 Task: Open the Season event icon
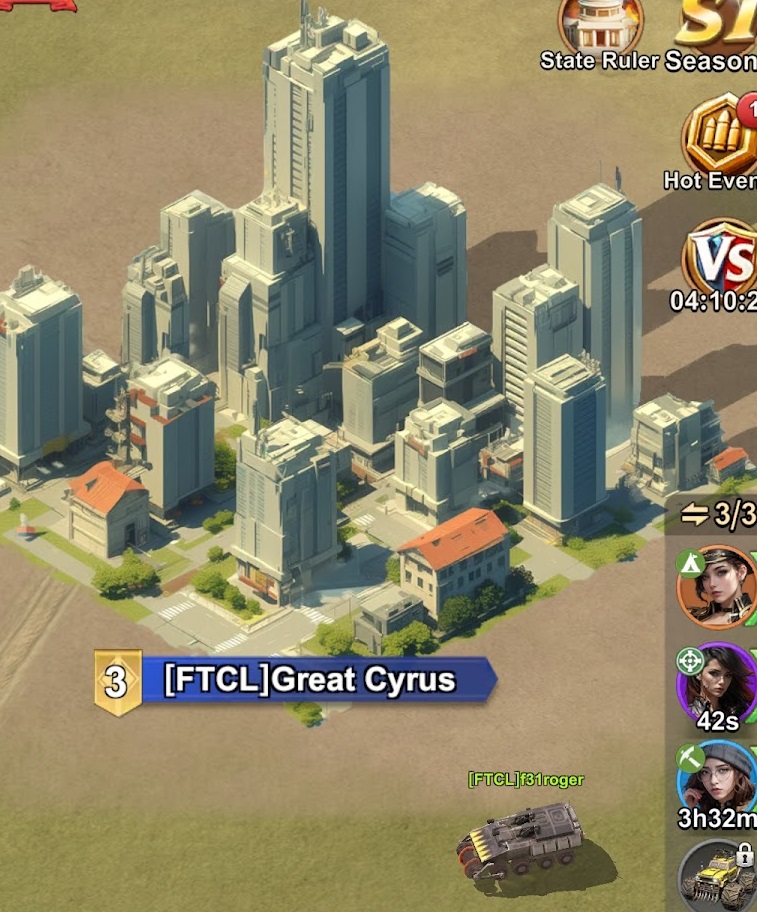[722, 25]
